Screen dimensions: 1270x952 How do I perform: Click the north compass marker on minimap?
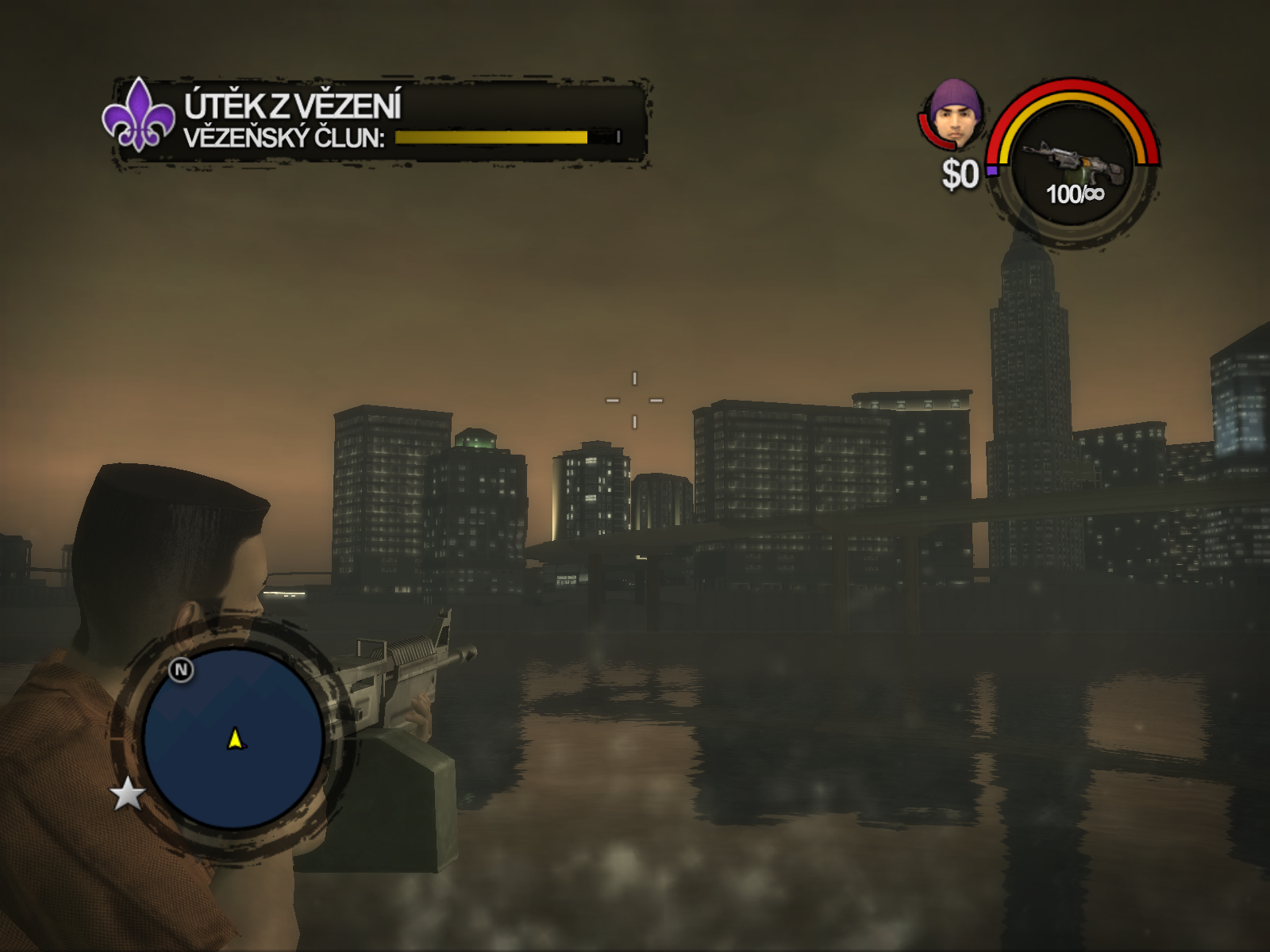[181, 670]
